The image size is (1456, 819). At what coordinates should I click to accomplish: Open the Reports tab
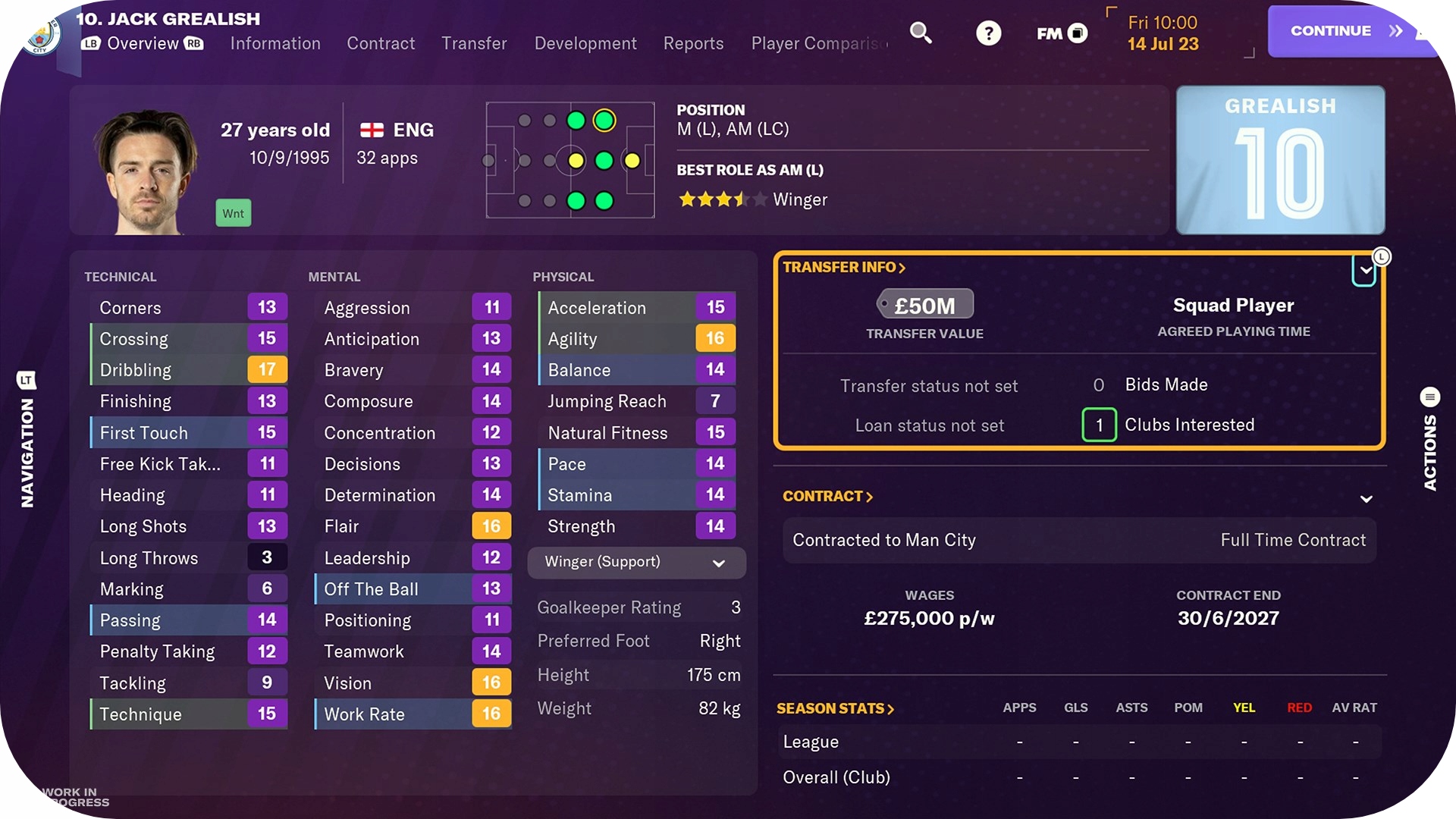point(692,43)
